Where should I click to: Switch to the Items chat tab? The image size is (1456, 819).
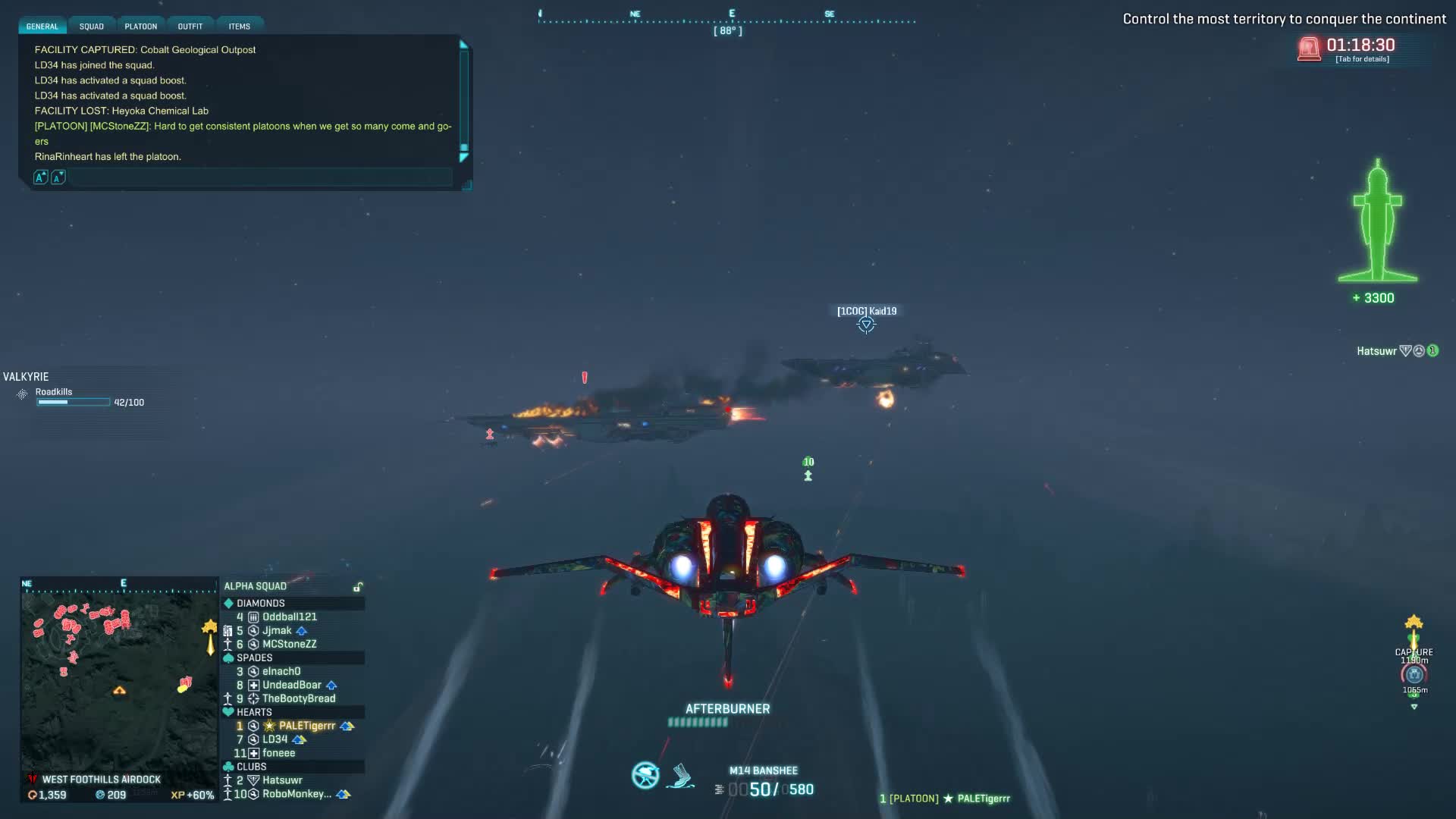pos(240,27)
